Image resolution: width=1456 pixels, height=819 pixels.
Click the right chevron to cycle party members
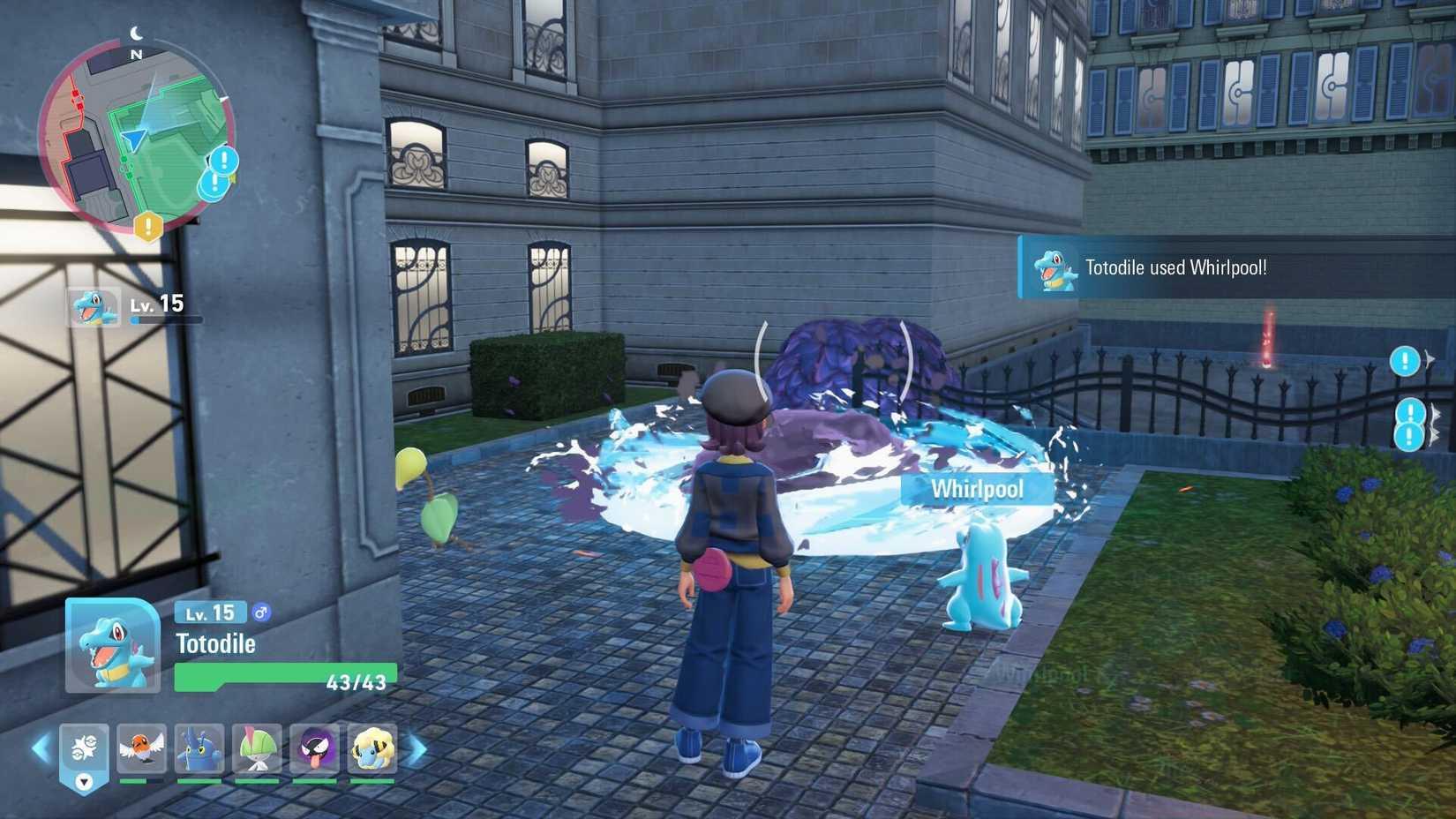(415, 748)
